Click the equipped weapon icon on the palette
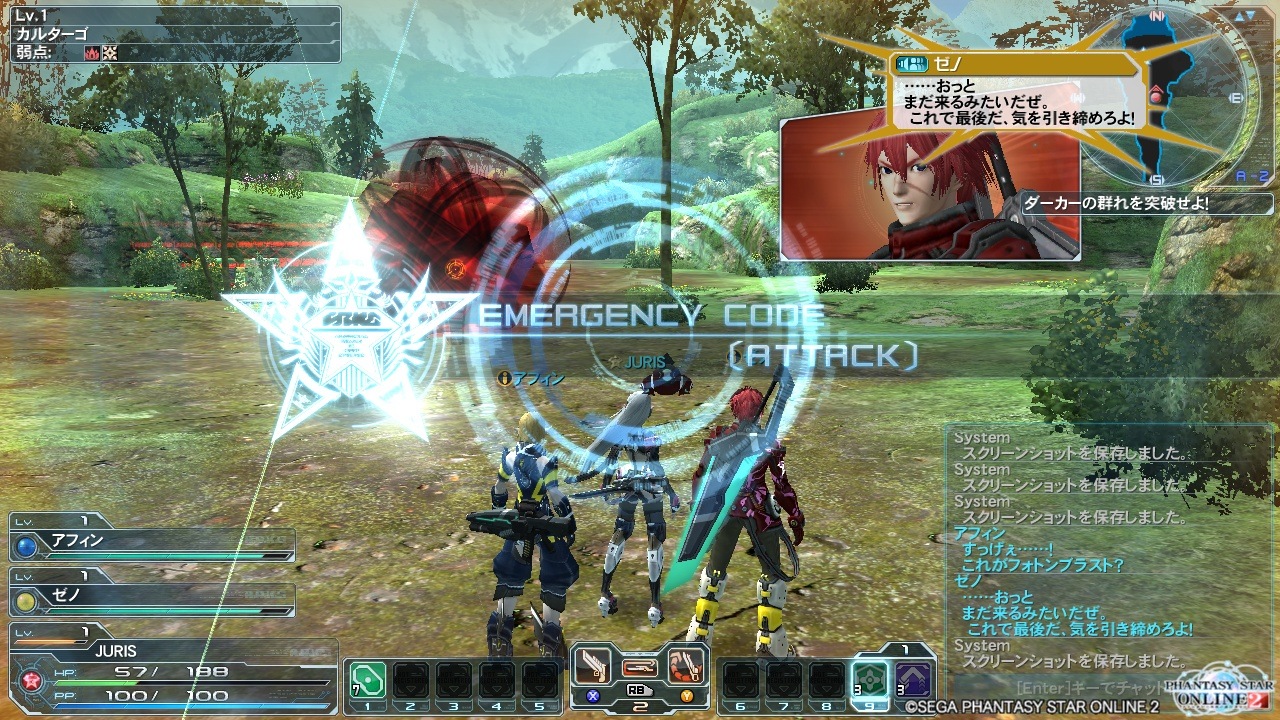Viewport: 1280px width, 720px height. (640, 666)
